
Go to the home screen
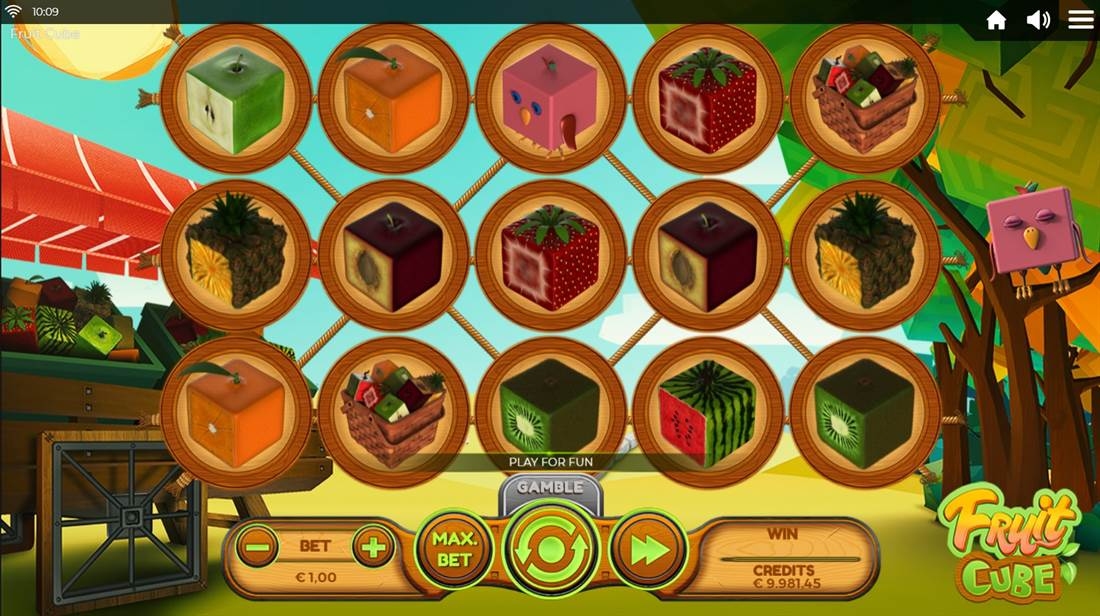click(x=996, y=20)
